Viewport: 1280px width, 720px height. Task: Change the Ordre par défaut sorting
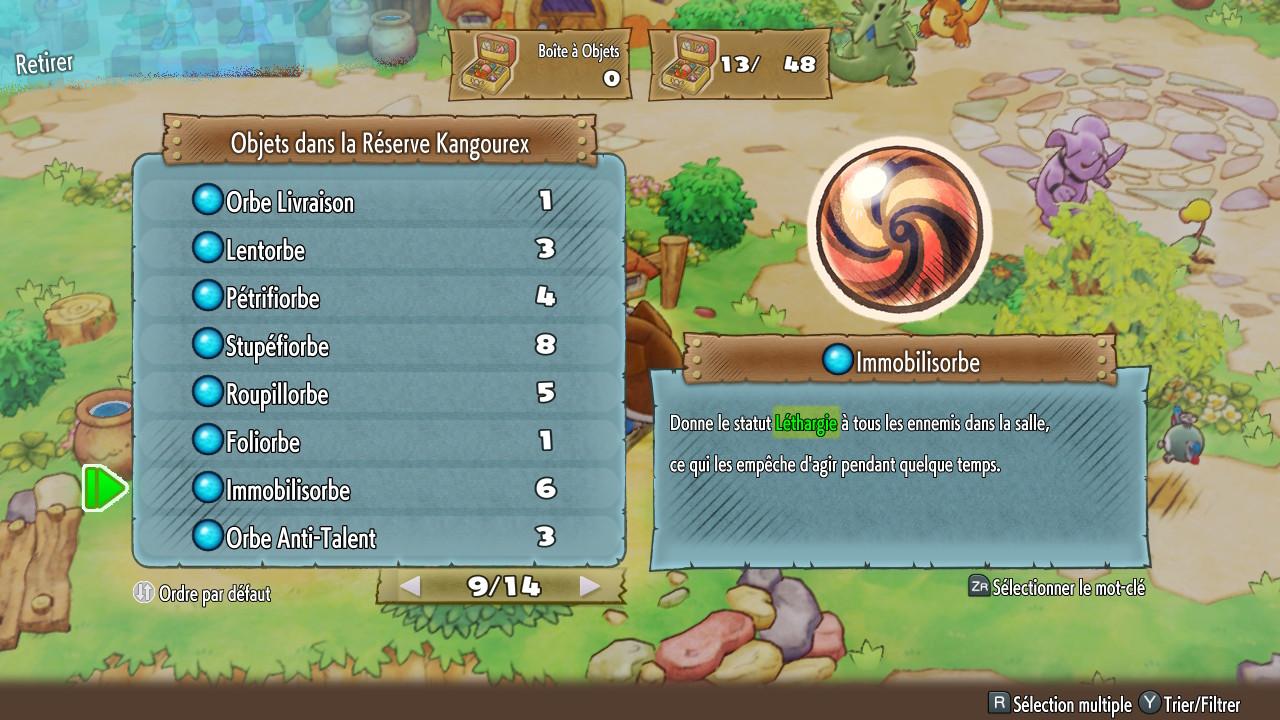[x=203, y=594]
